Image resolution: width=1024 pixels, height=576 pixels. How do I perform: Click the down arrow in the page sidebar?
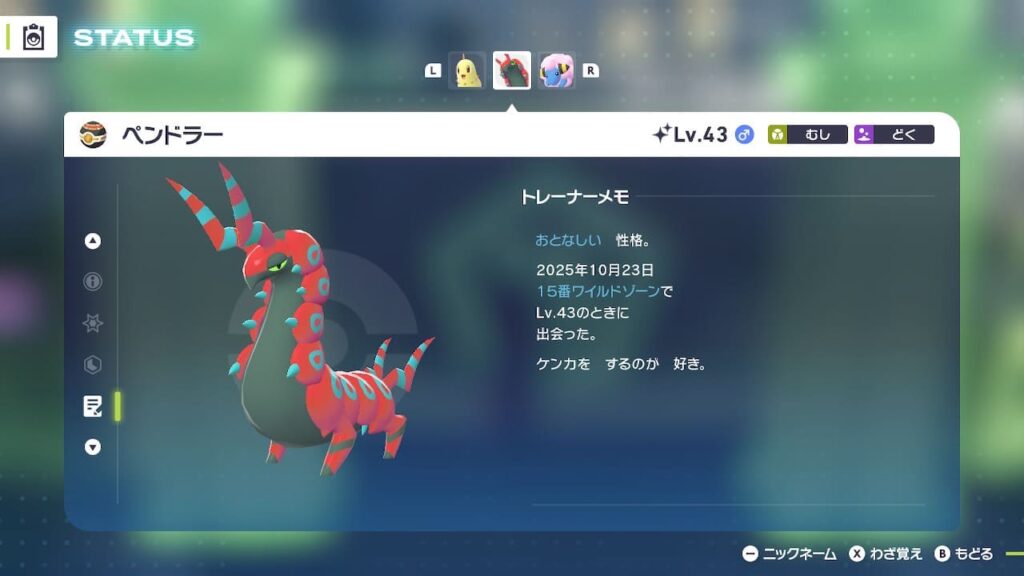[93, 447]
